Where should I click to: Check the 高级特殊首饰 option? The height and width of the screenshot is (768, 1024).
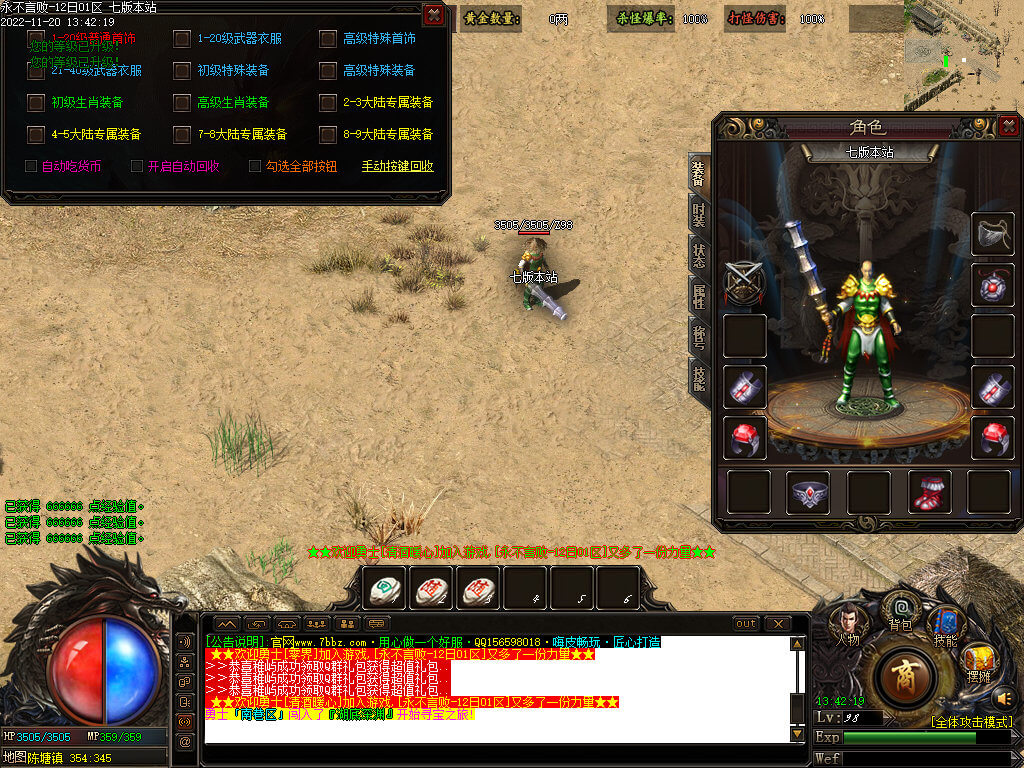tap(328, 39)
